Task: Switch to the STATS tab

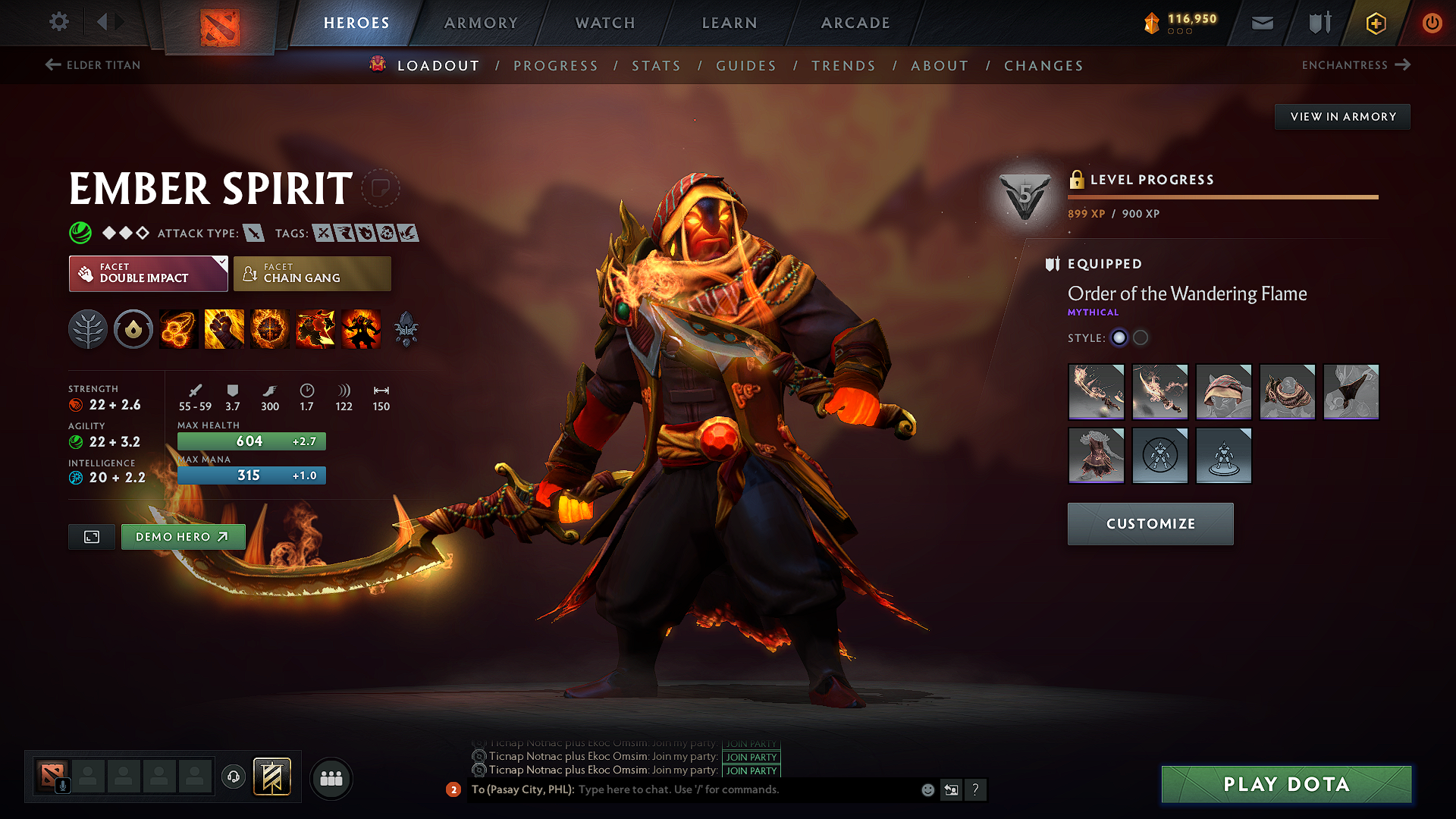Action: pyautogui.click(x=656, y=66)
